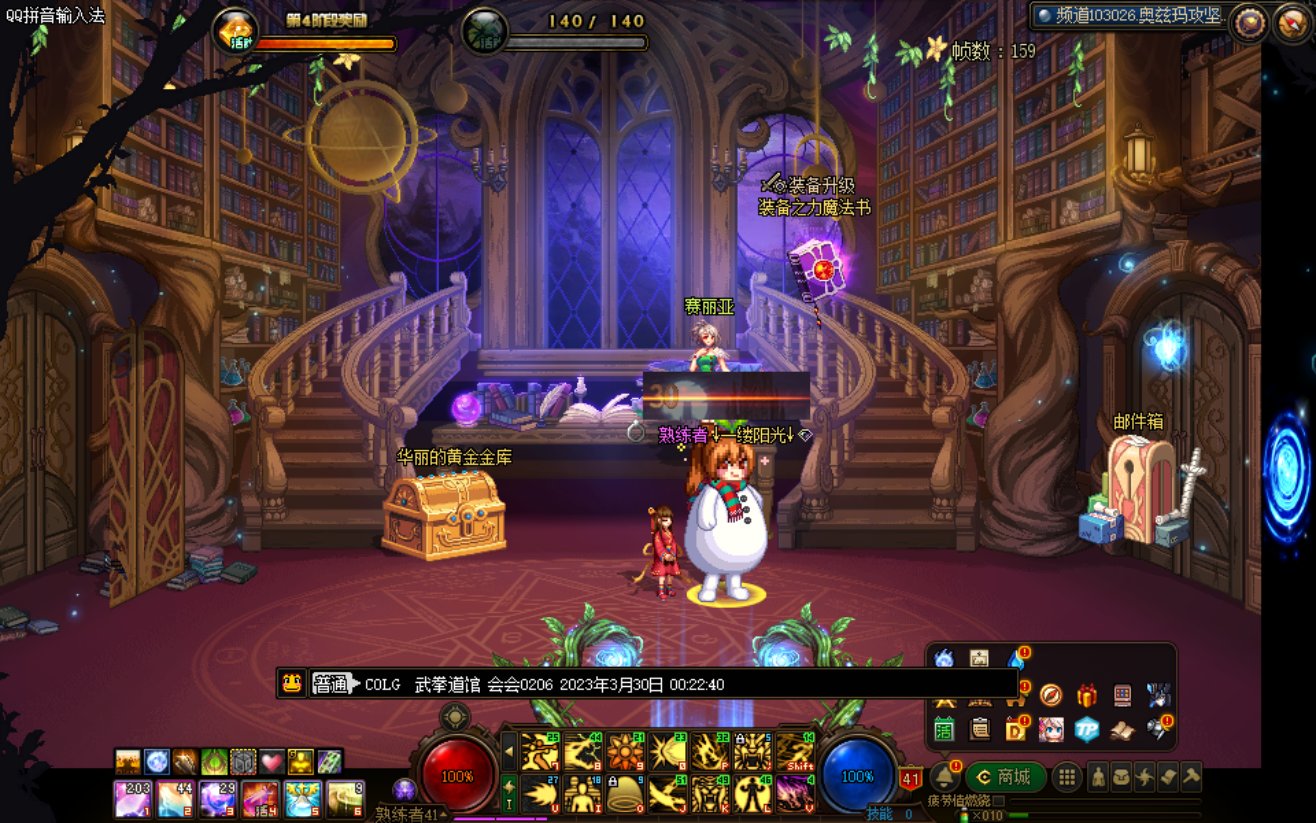Open the character silhouette menu button
Image resolution: width=1316 pixels, height=823 pixels.
pyautogui.click(x=1098, y=777)
